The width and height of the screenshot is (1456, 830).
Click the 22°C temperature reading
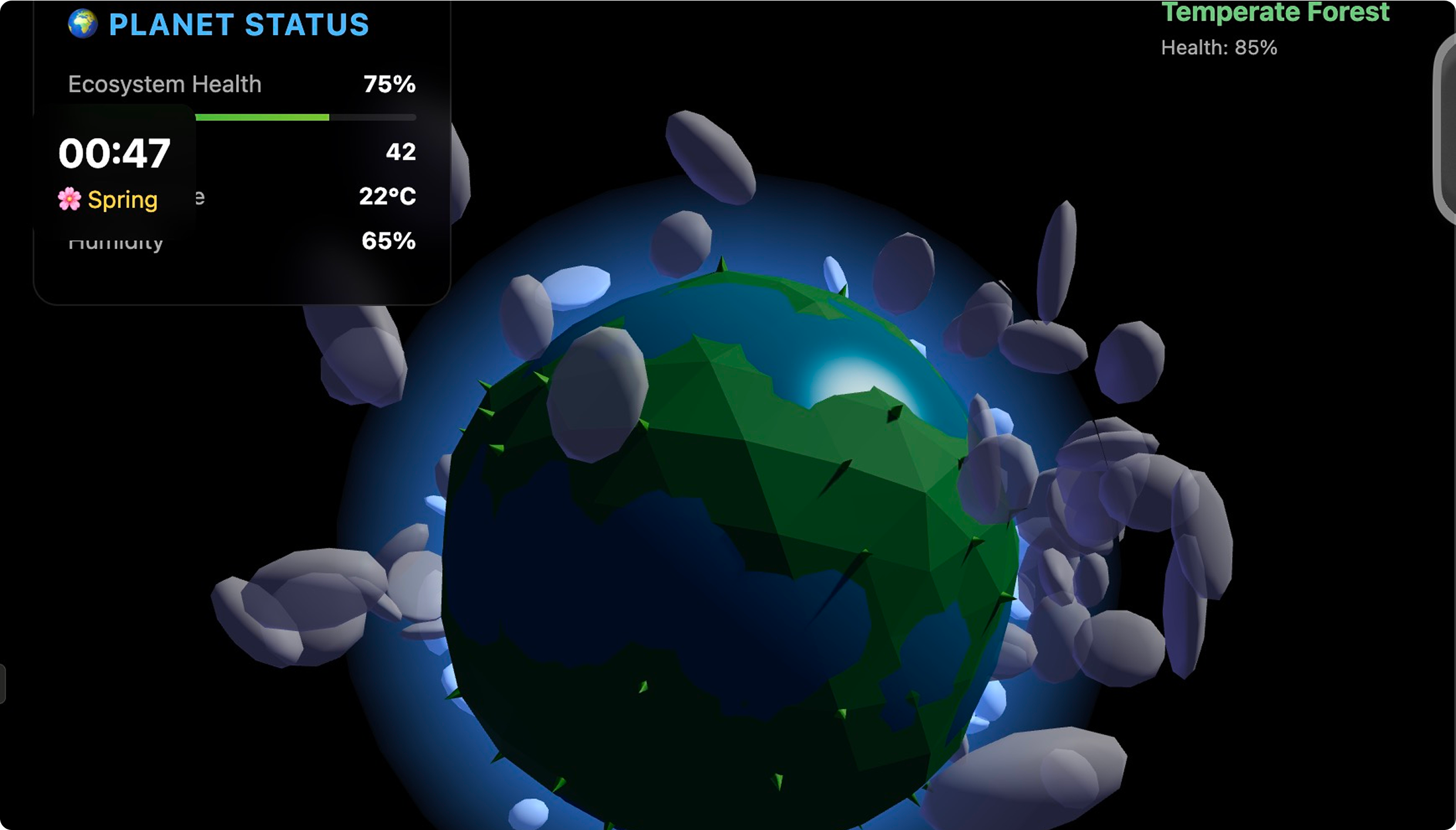[388, 198]
